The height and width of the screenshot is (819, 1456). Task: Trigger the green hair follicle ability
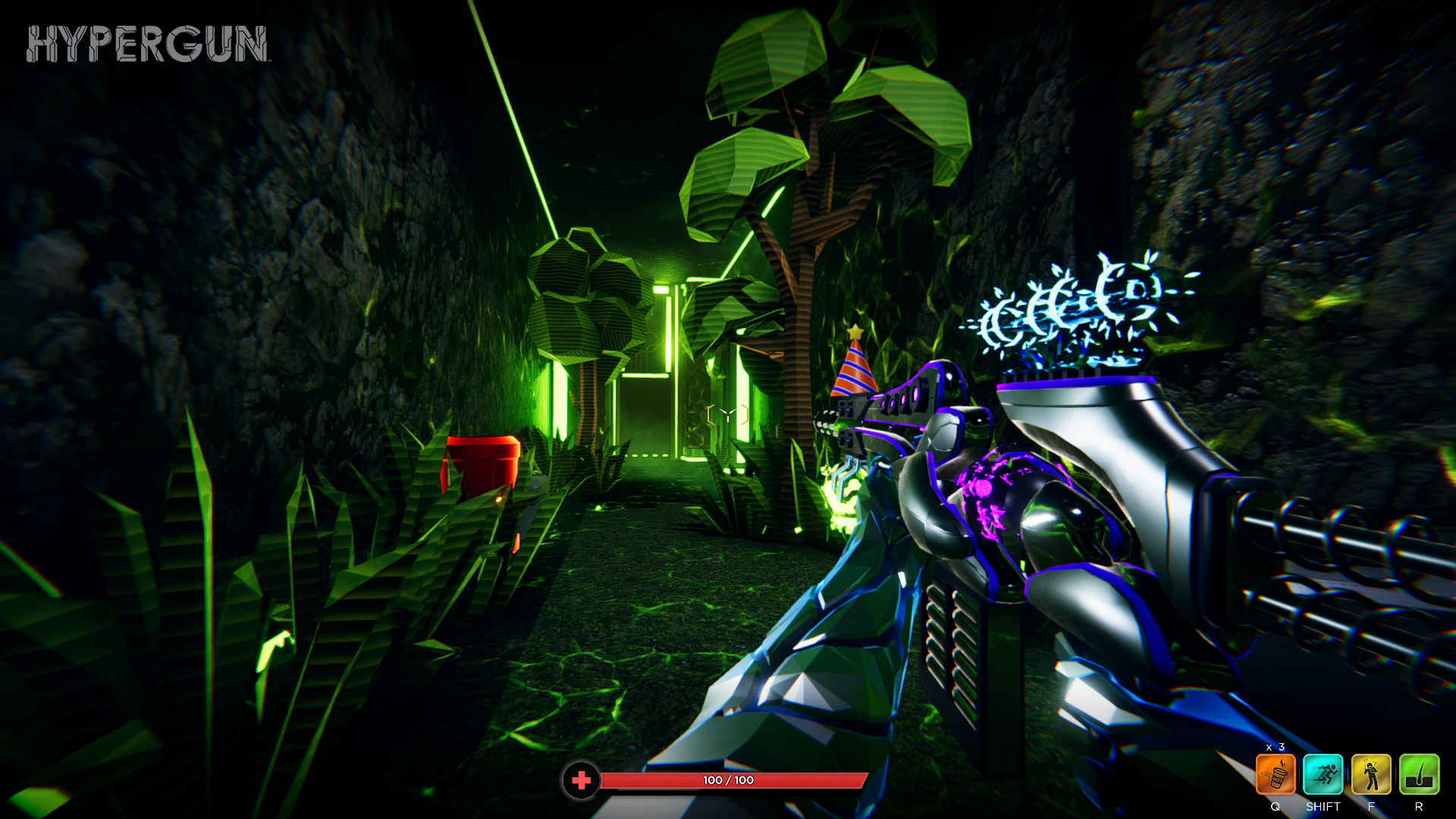[x=1419, y=774]
